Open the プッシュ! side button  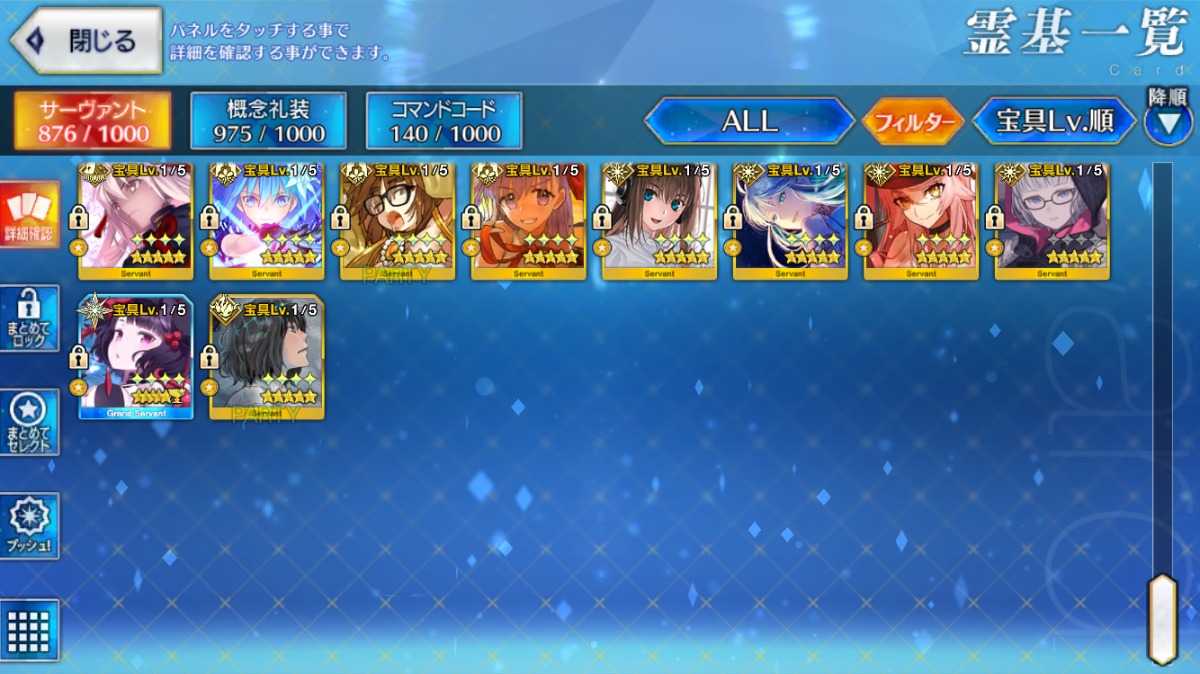click(30, 525)
